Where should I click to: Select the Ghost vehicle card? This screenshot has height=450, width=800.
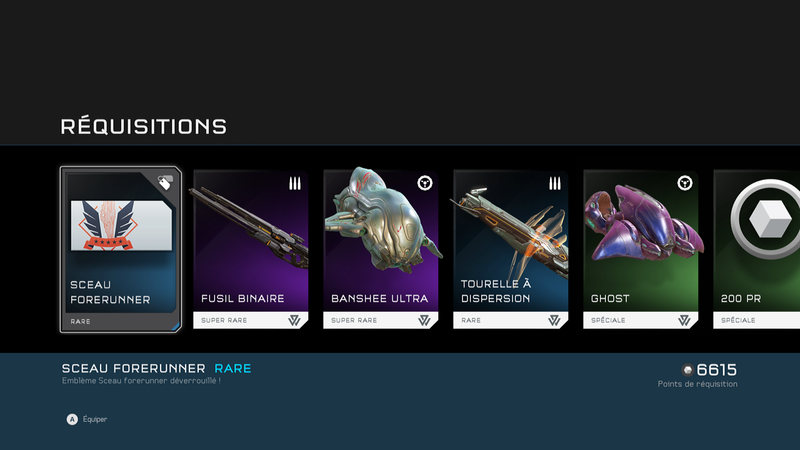coord(640,250)
